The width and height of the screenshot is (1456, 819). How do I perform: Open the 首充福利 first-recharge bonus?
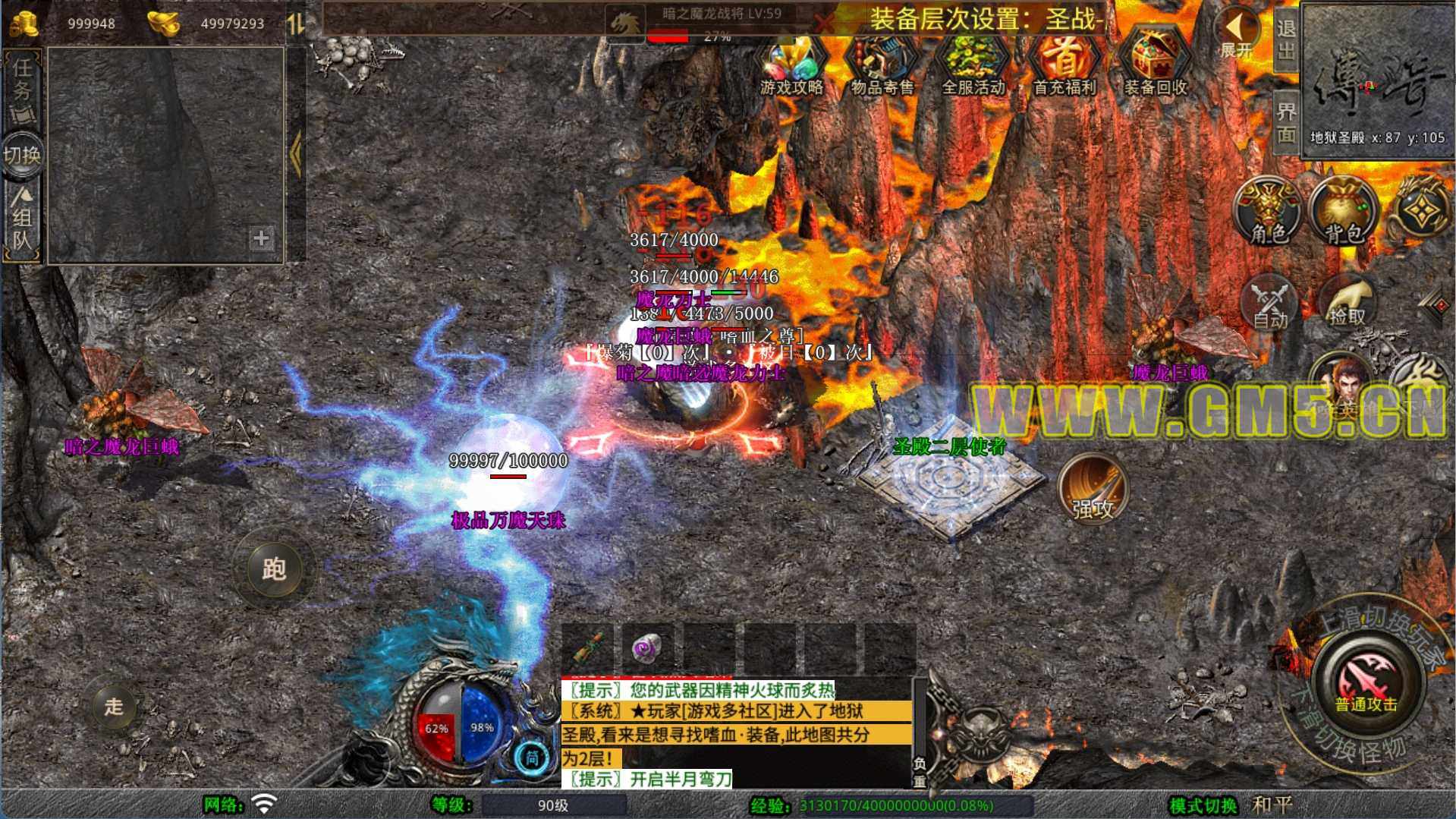pyautogui.click(x=1064, y=64)
